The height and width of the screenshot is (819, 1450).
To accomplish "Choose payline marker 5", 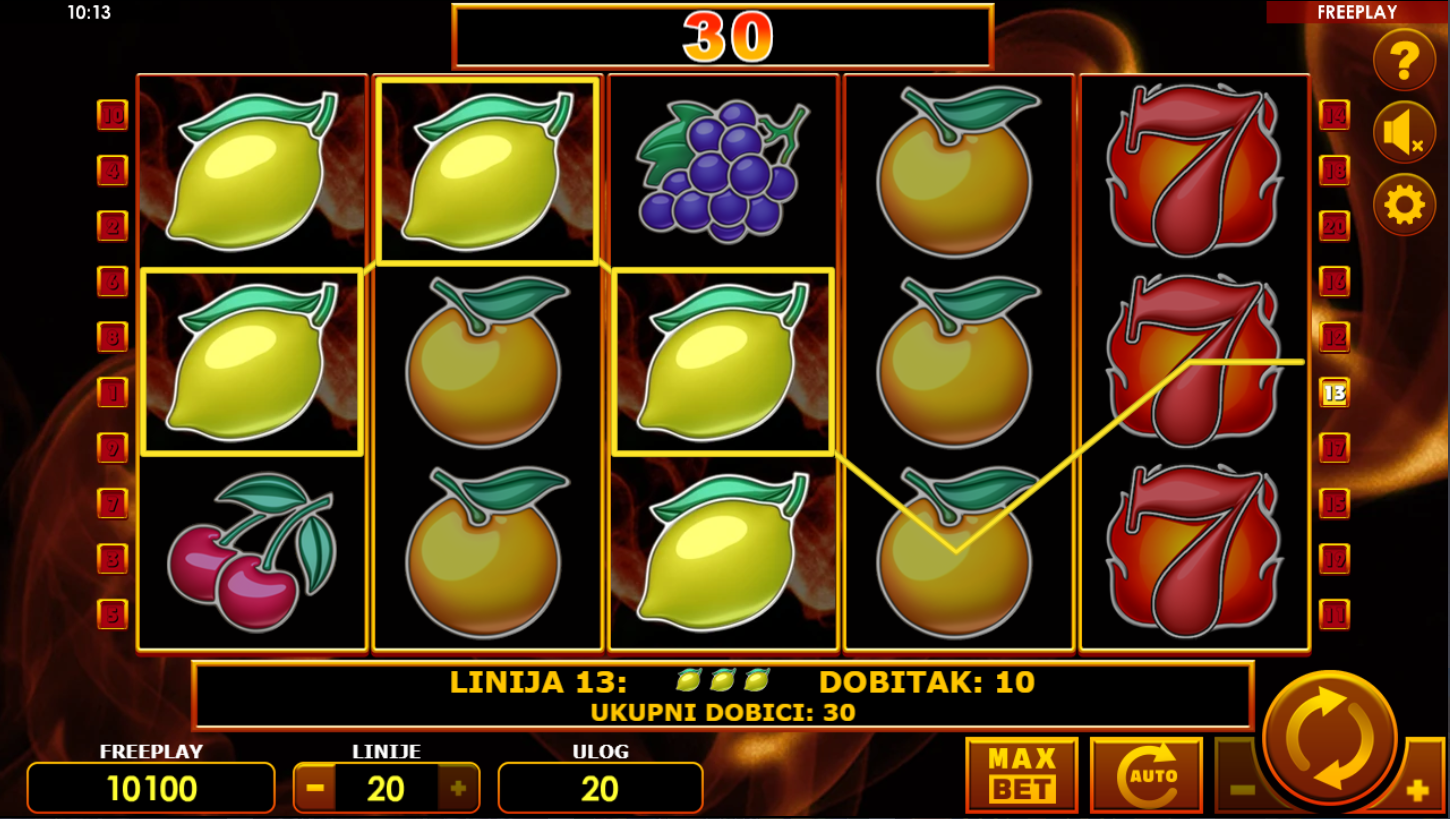I will coord(112,614).
